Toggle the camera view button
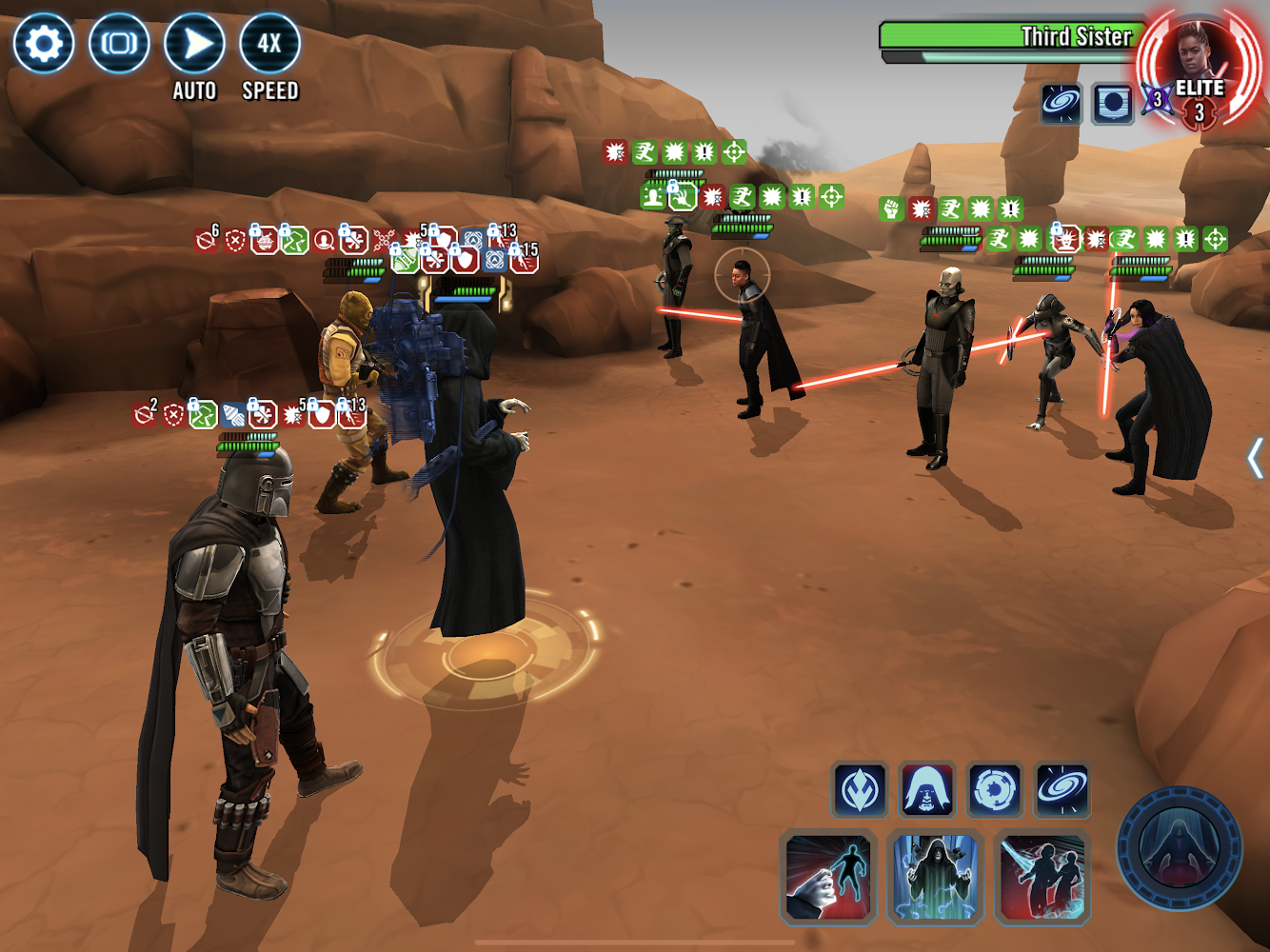This screenshot has width=1270, height=952. [119, 44]
